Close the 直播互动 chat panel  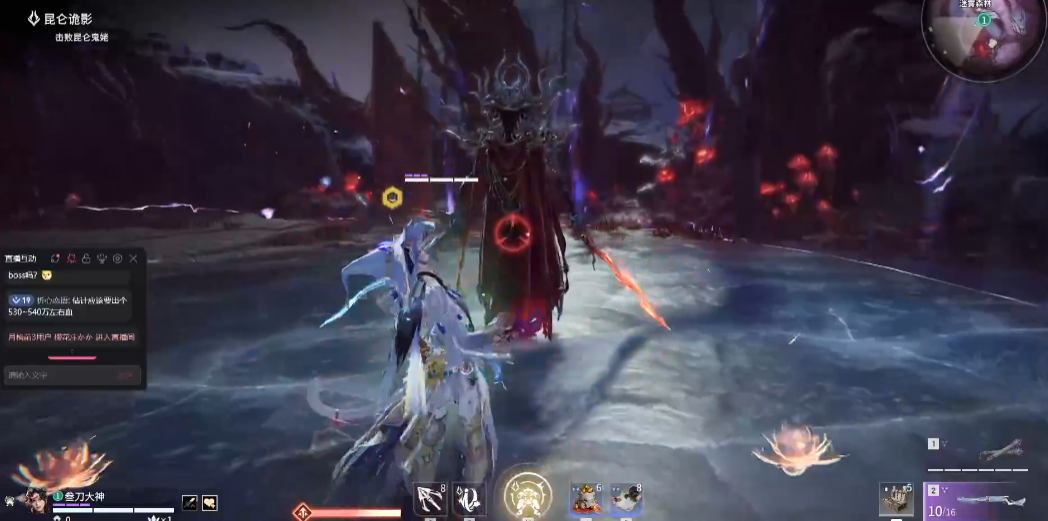click(133, 258)
